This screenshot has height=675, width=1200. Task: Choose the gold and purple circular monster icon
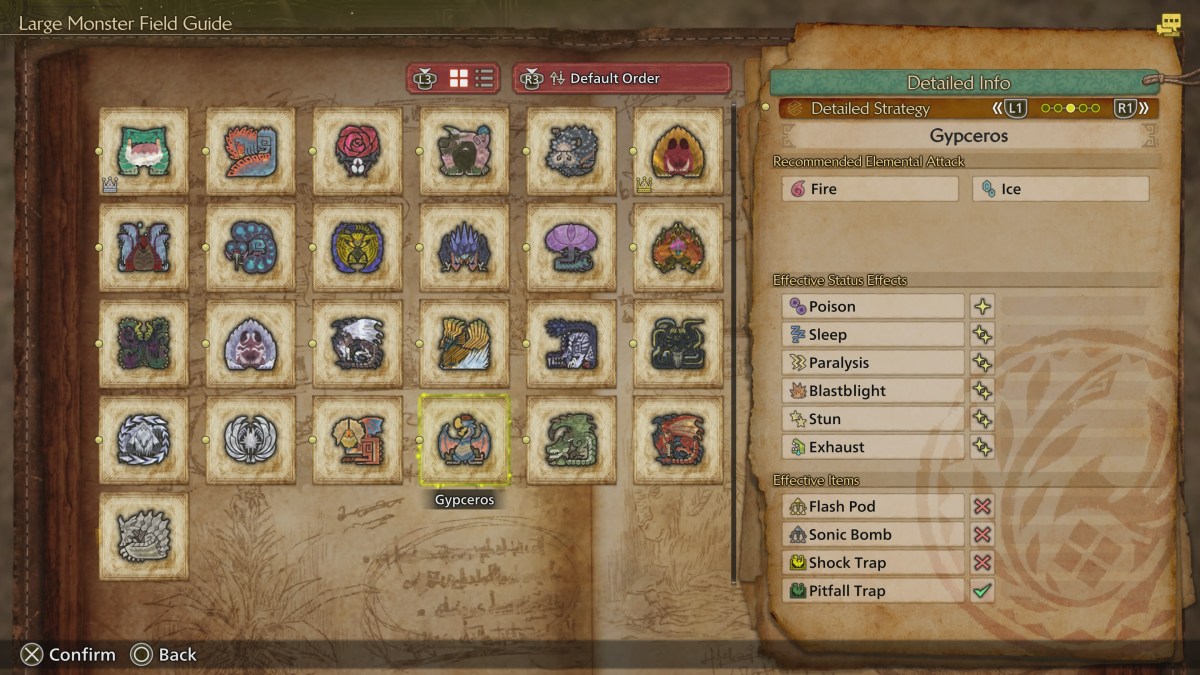pyautogui.click(x=357, y=247)
